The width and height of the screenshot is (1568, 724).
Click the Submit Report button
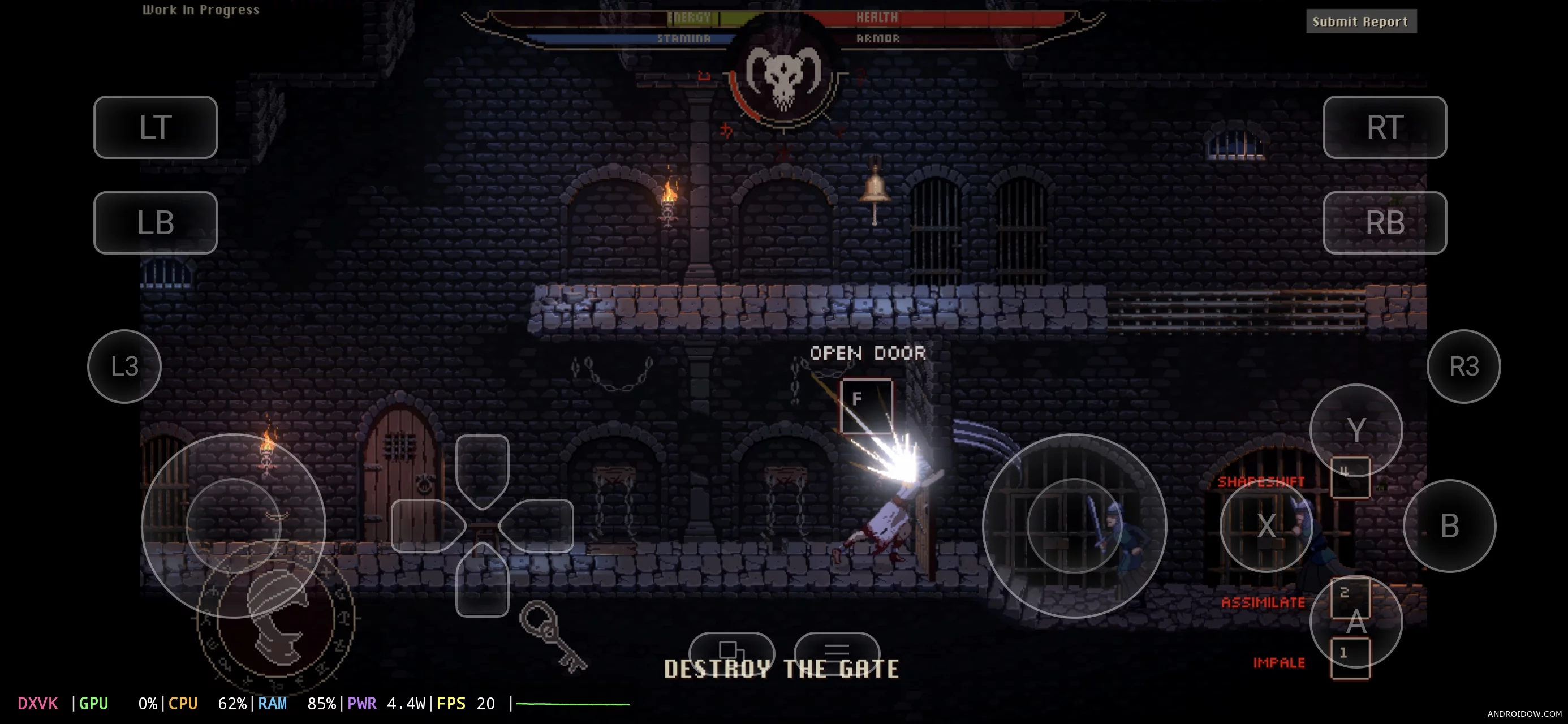1360,22
